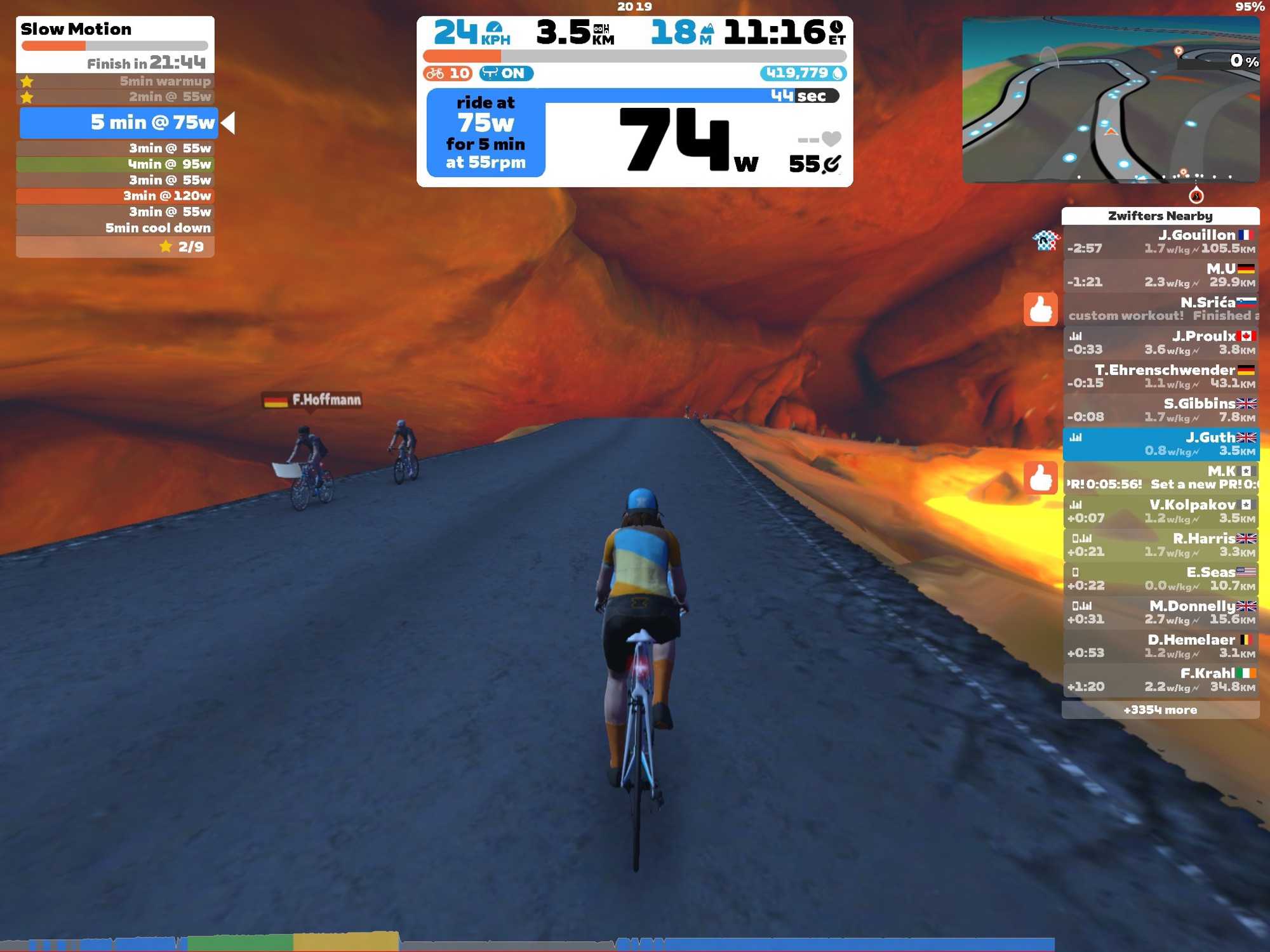The height and width of the screenshot is (952, 1270).
Task: Give Ride On thumbs up to N.Srića
Action: pos(1040,310)
